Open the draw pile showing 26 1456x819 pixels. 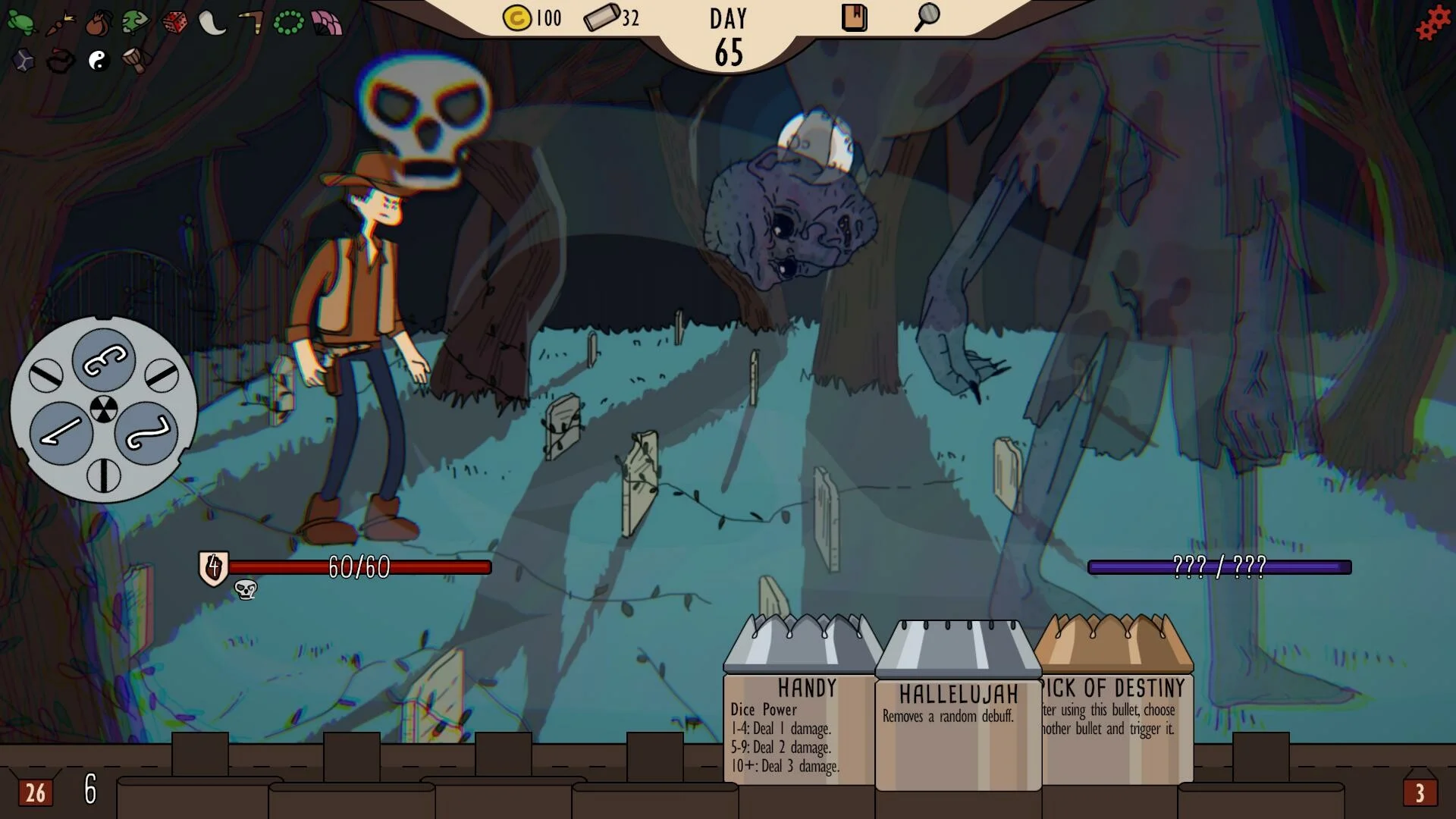coord(35,792)
